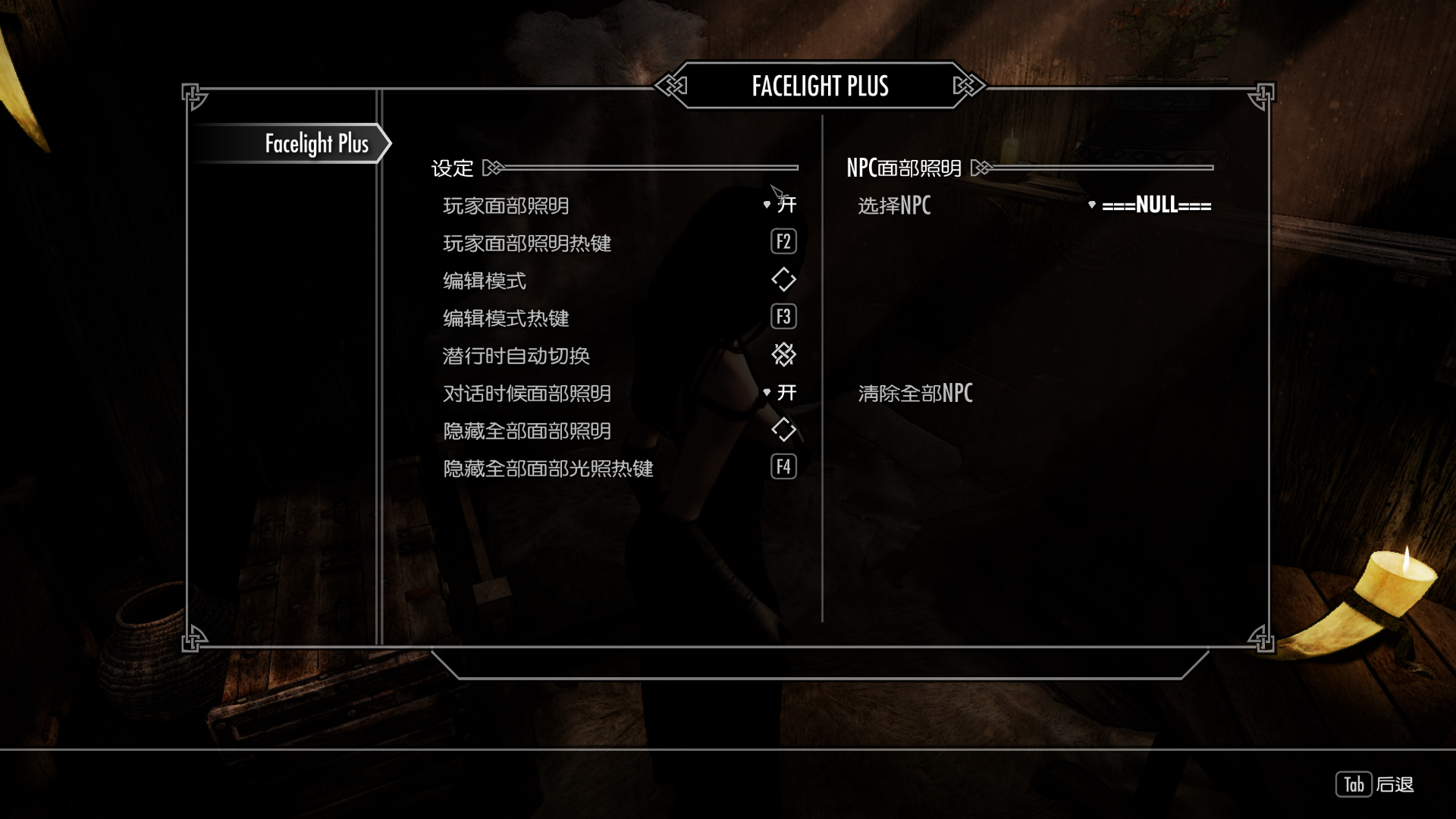Viewport: 1456px width, 819px height.
Task: Rebind the 编辑模式热键 F3 key
Action: [x=783, y=317]
